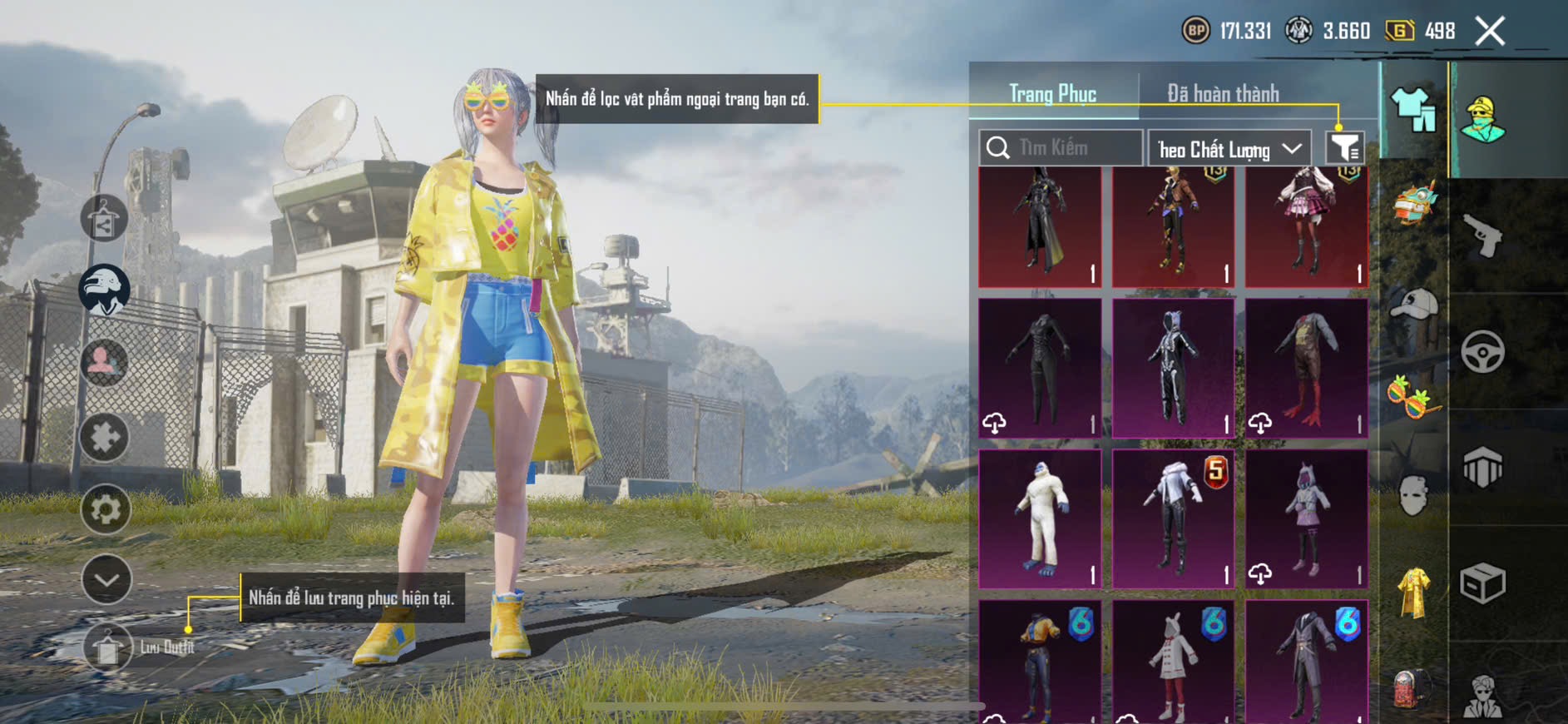Save outfit with Lưu Outfit button

108,647
